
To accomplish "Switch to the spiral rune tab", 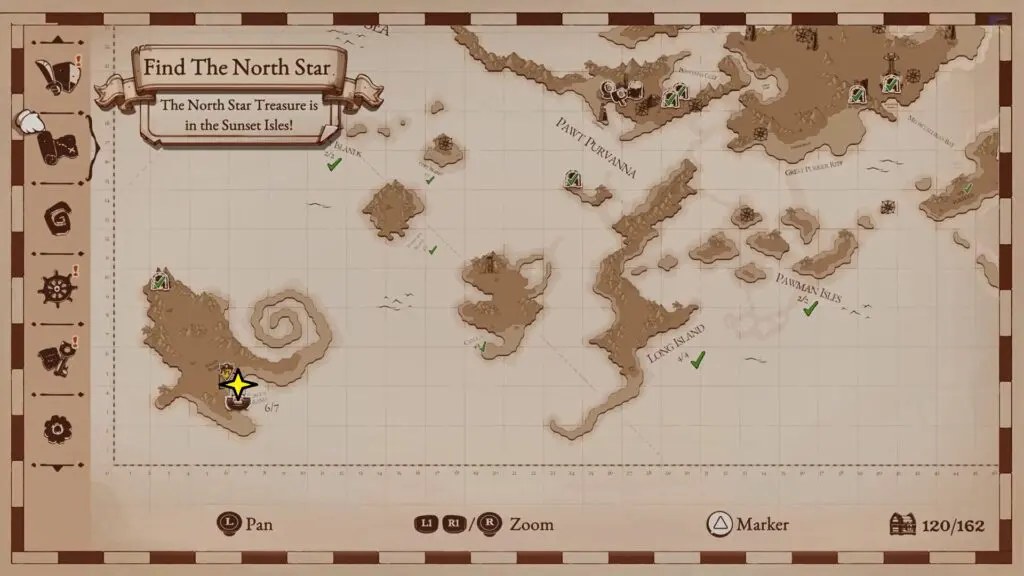I will pos(56,217).
